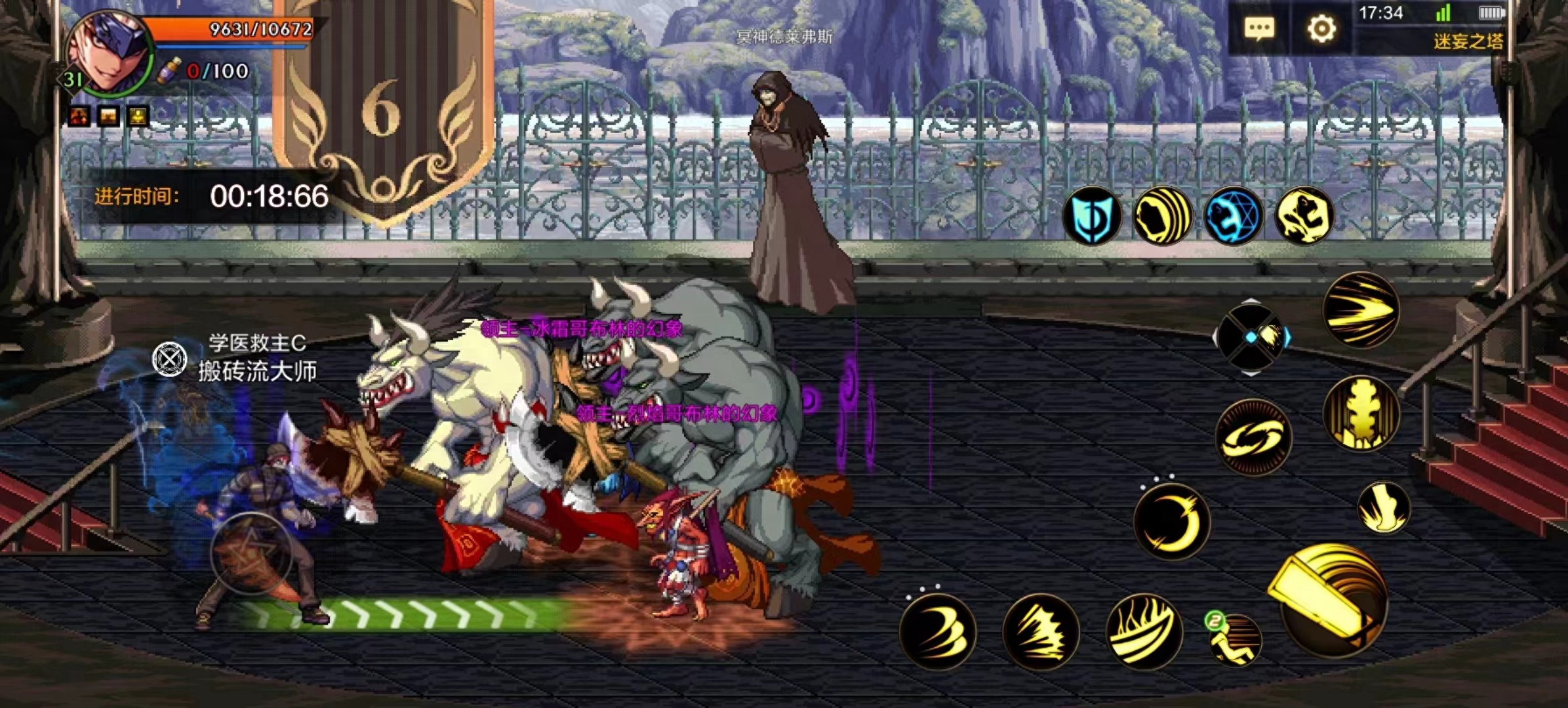
Task: Use the triple swirl slash skill
Action: pyautogui.click(x=938, y=631)
